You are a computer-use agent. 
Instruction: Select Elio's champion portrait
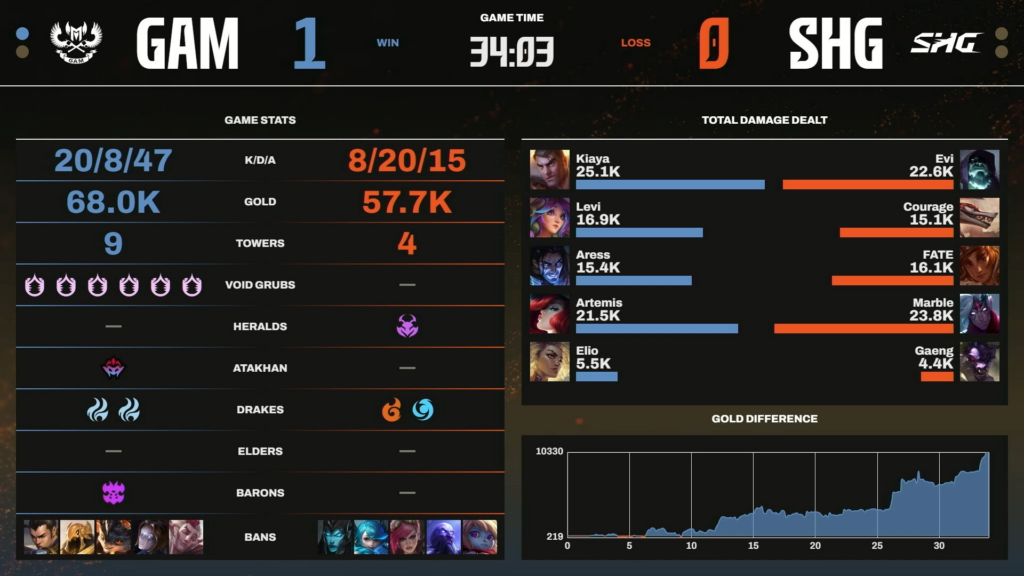(550, 362)
